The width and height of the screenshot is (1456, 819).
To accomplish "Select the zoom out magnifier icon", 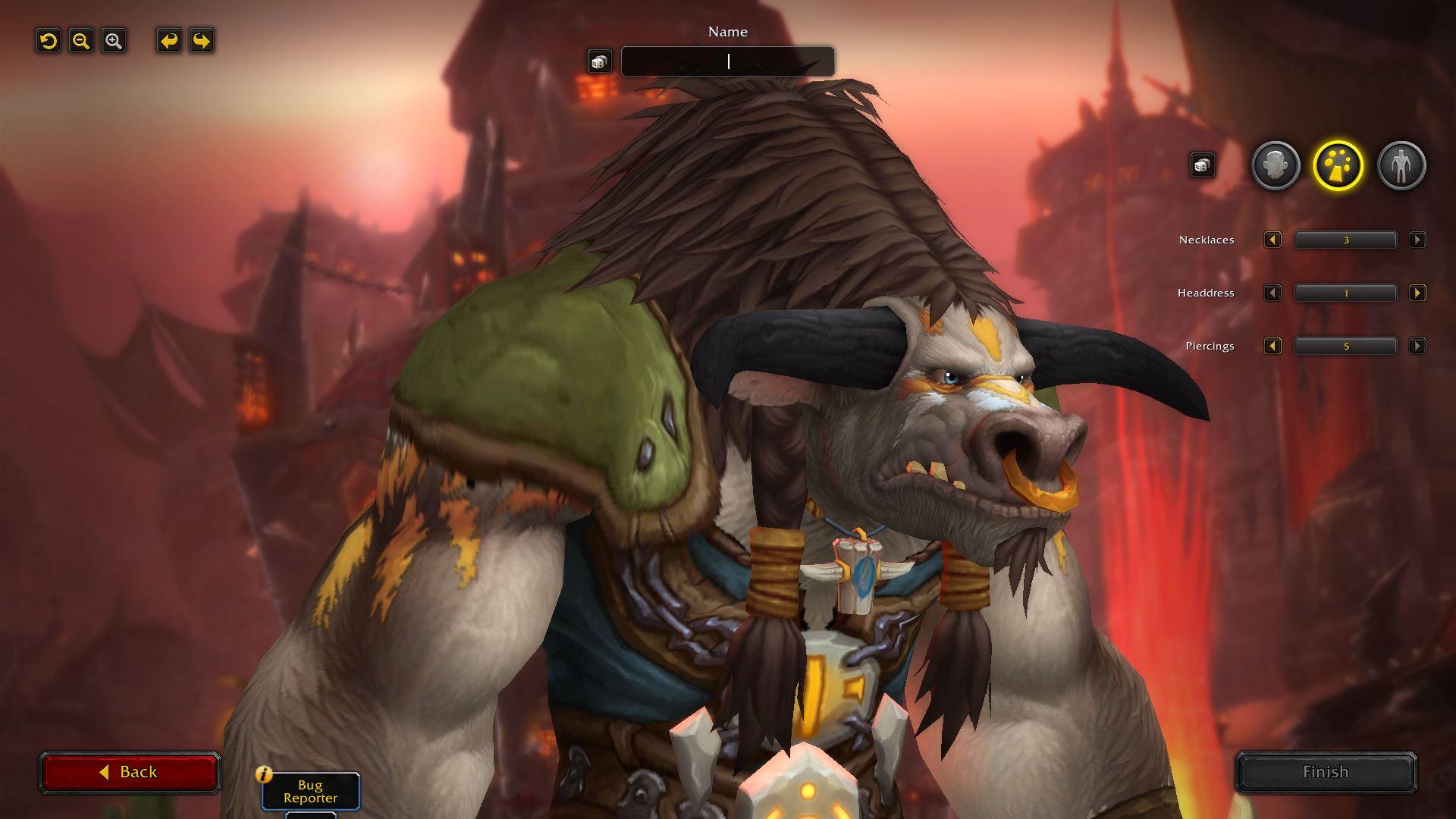I will 80,41.
